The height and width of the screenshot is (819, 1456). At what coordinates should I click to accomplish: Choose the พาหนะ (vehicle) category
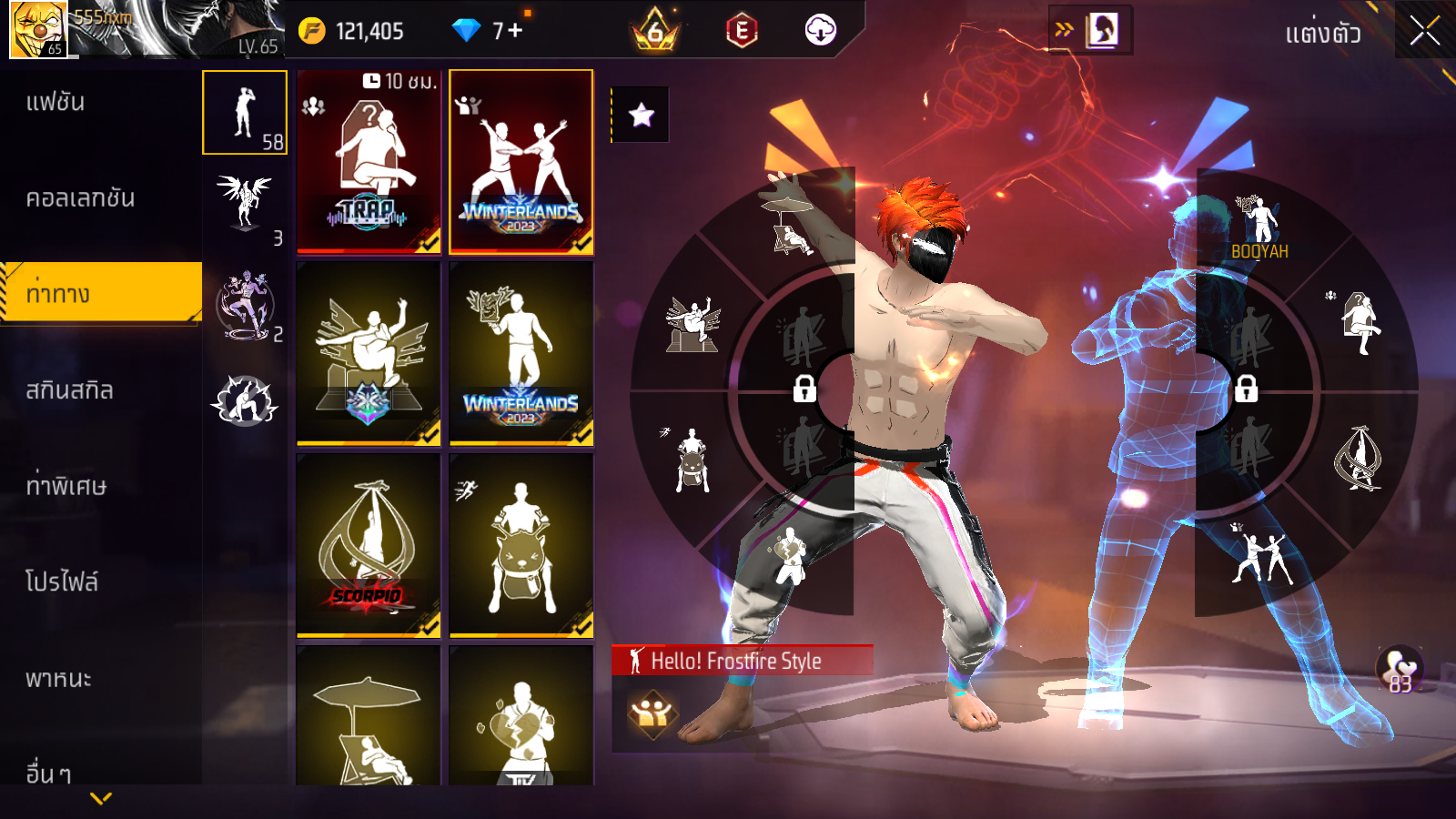coord(58,679)
